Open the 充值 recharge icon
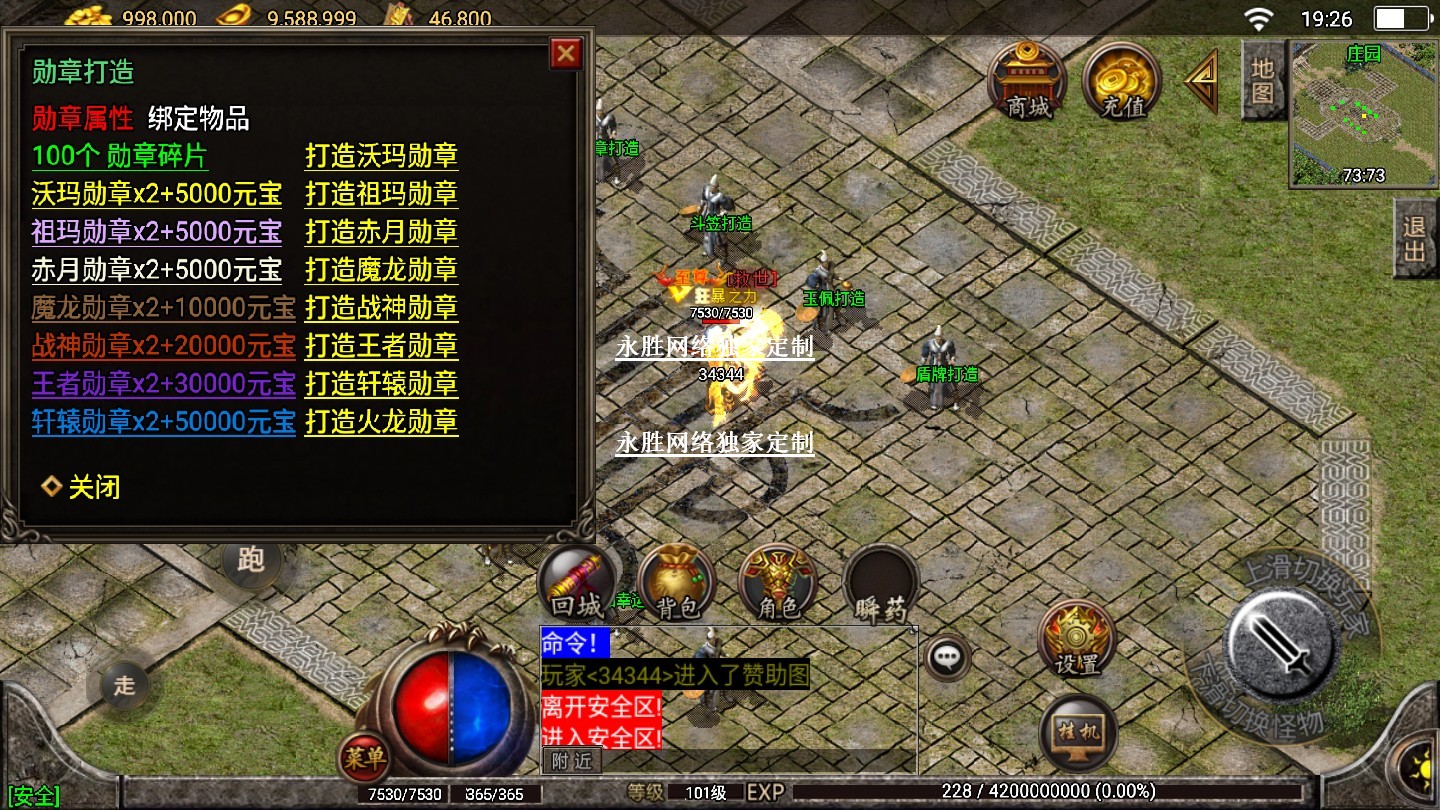Image resolution: width=1440 pixels, height=810 pixels. pos(1121,82)
